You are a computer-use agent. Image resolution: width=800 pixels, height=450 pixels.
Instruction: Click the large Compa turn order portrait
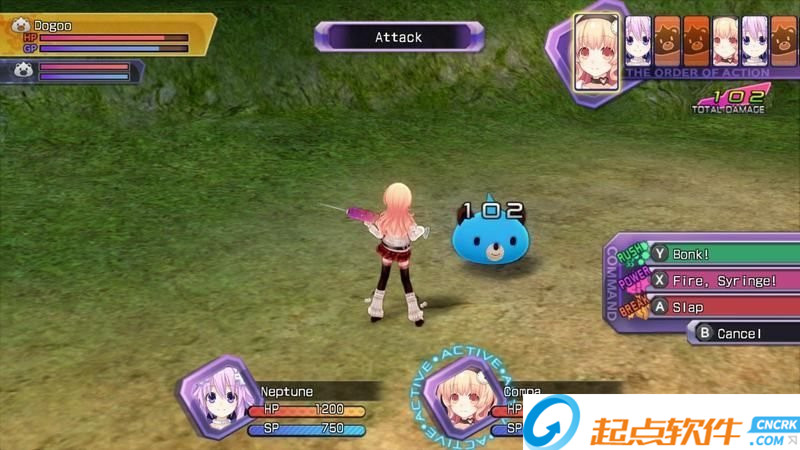[597, 50]
